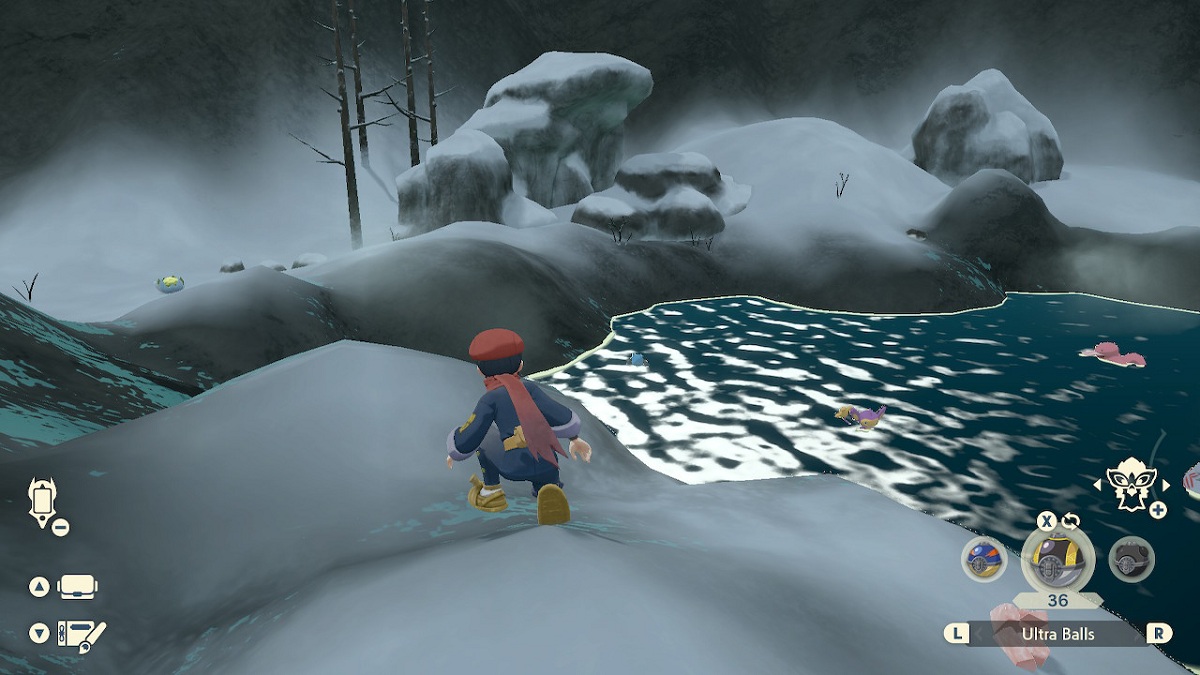The width and height of the screenshot is (1200, 675).
Task: Open the Pokédex notebook and brush icon
Action: pos(80,633)
